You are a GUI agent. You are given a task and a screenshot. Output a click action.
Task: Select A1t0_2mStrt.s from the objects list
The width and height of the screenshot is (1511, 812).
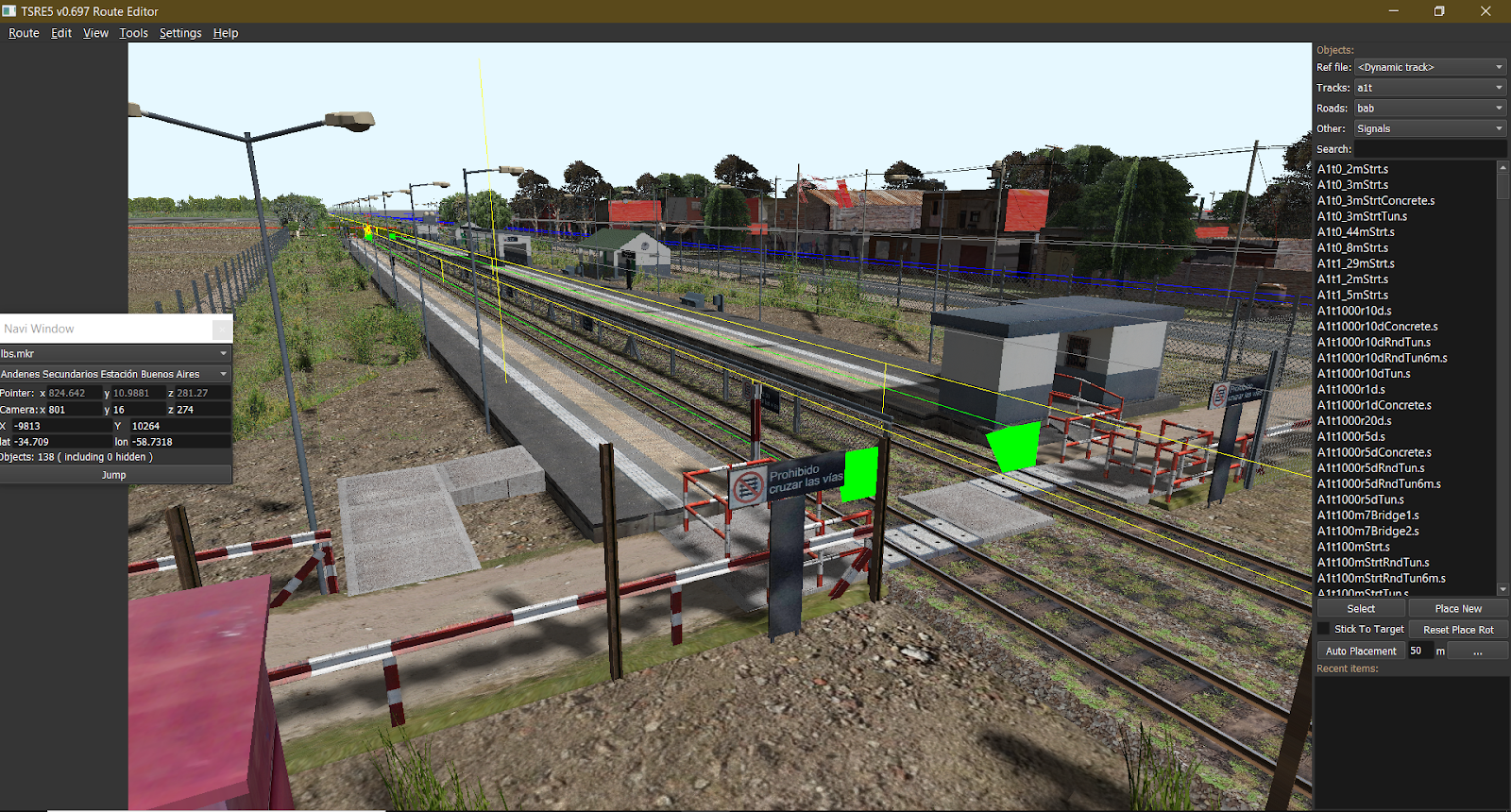pos(1352,168)
